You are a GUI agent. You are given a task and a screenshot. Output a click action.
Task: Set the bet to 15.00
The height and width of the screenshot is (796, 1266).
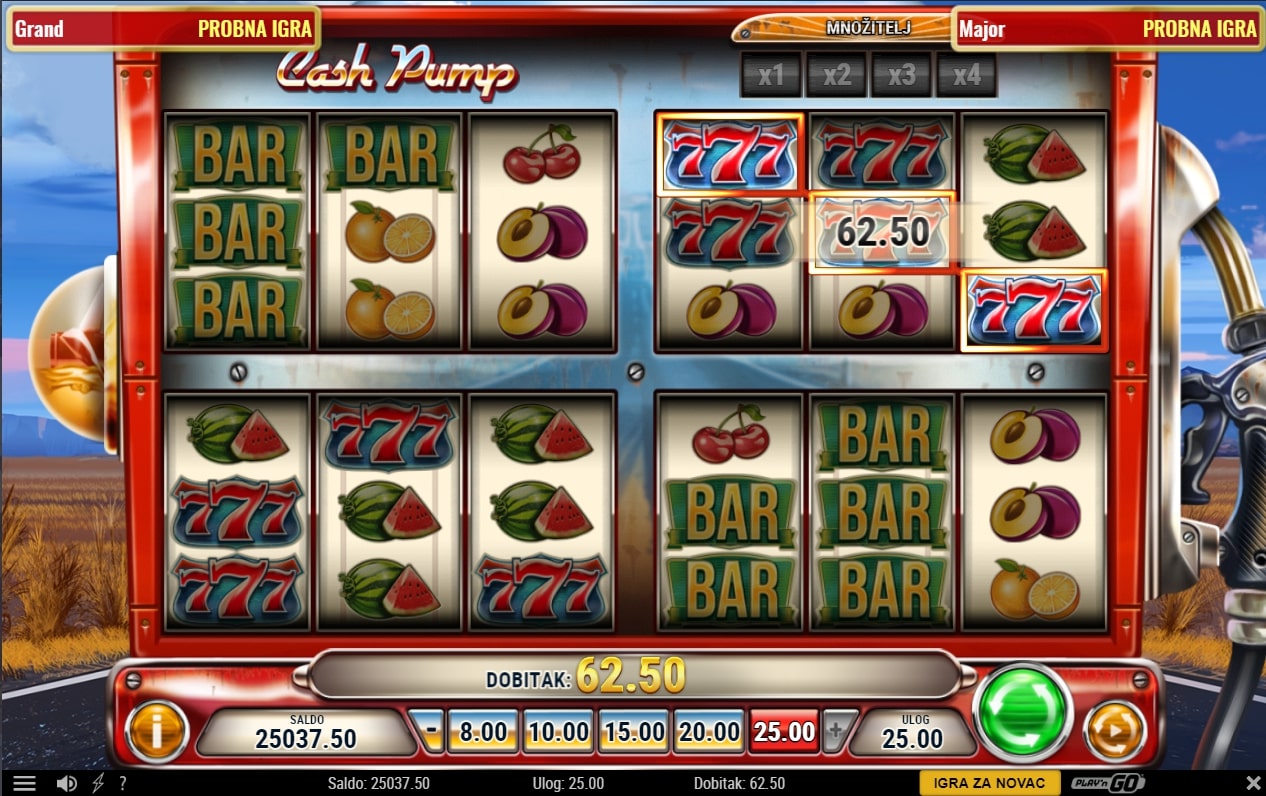tap(634, 732)
